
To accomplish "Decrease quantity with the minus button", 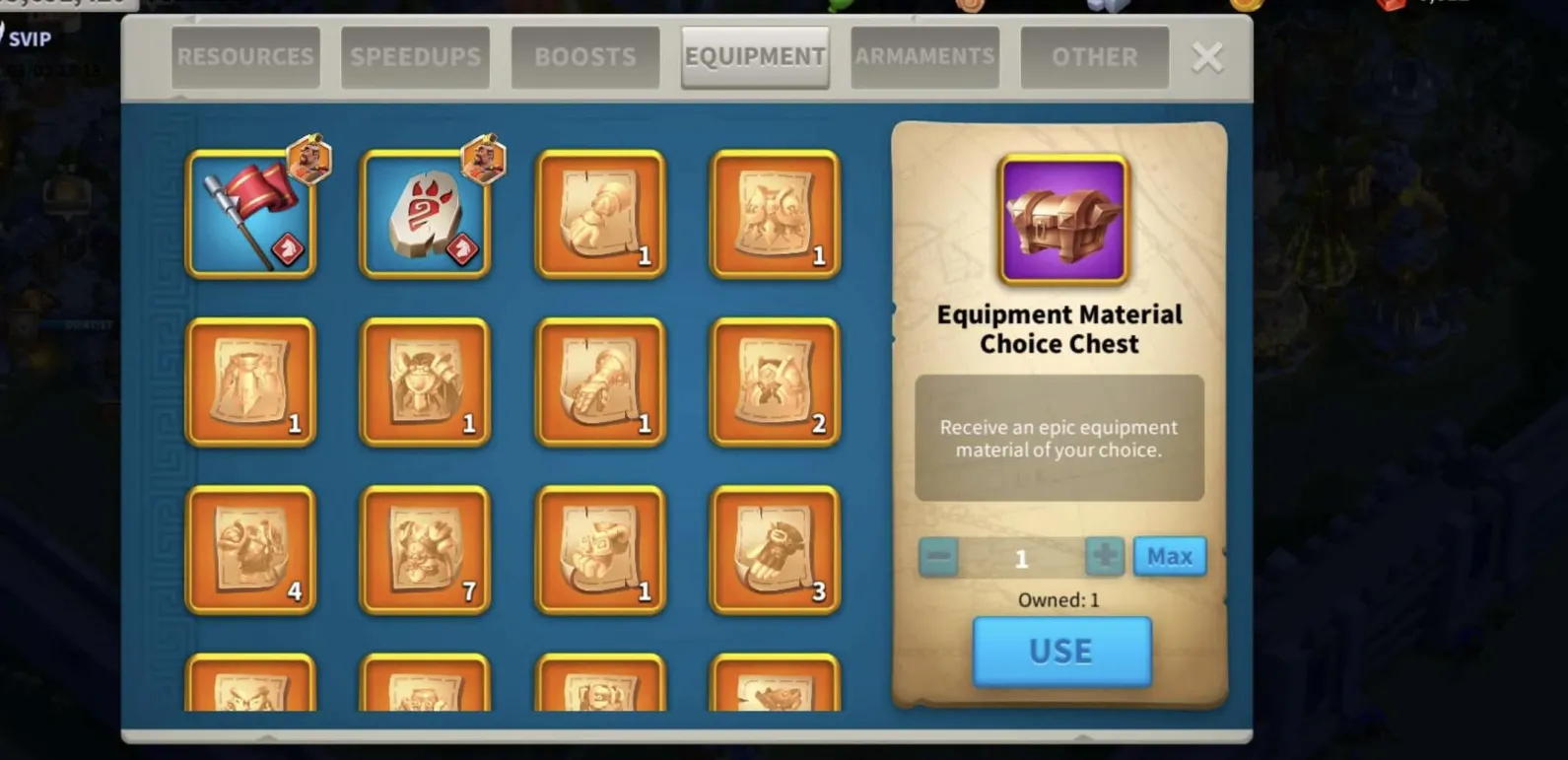I will tap(938, 557).
